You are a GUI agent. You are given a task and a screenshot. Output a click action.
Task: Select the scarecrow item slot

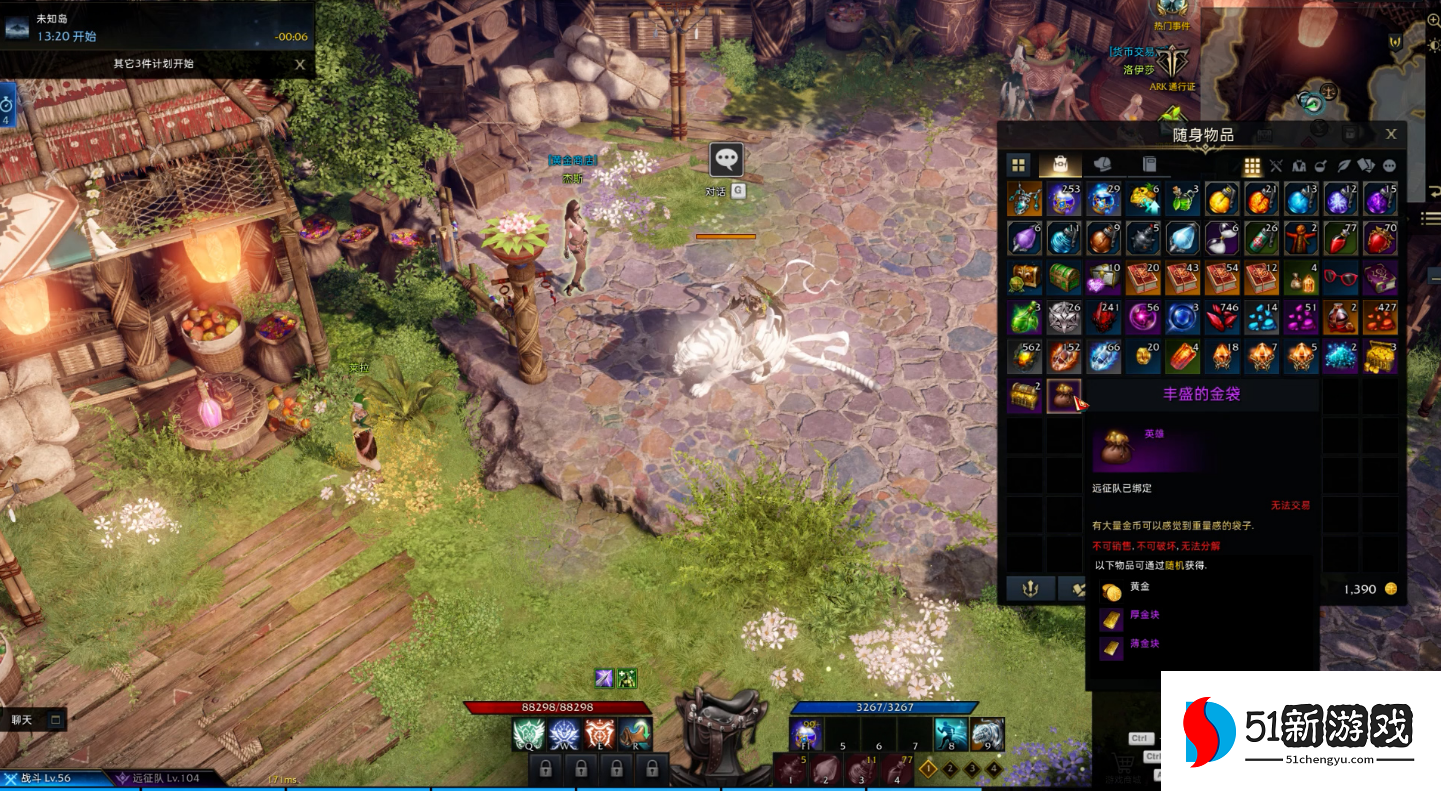pyautogui.click(x=1300, y=238)
